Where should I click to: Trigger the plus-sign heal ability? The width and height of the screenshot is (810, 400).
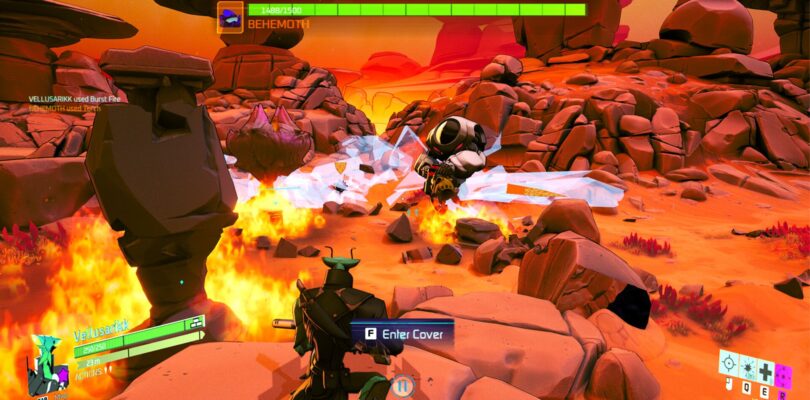point(765,371)
